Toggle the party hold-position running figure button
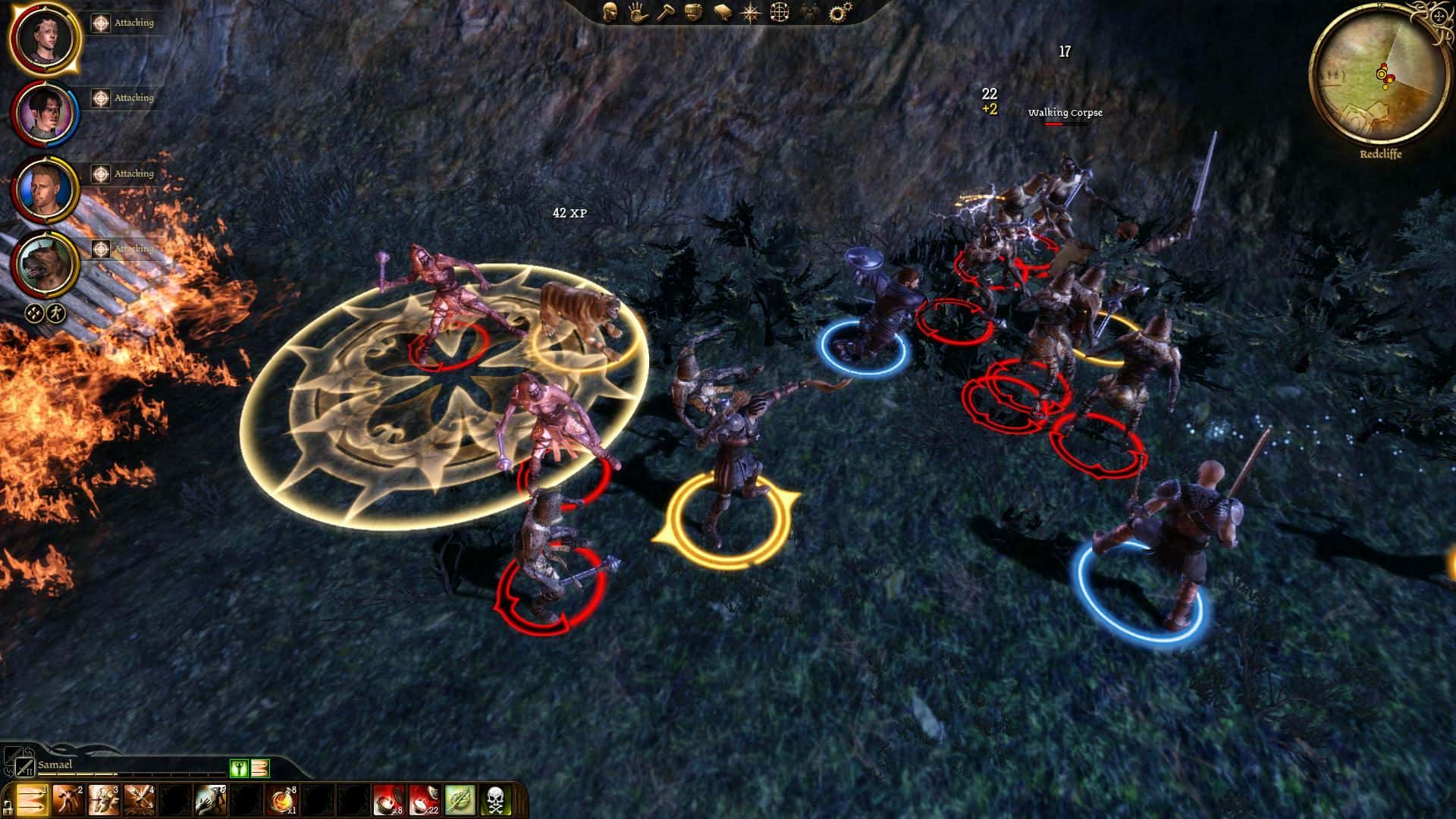This screenshot has height=819, width=1456. (55, 312)
